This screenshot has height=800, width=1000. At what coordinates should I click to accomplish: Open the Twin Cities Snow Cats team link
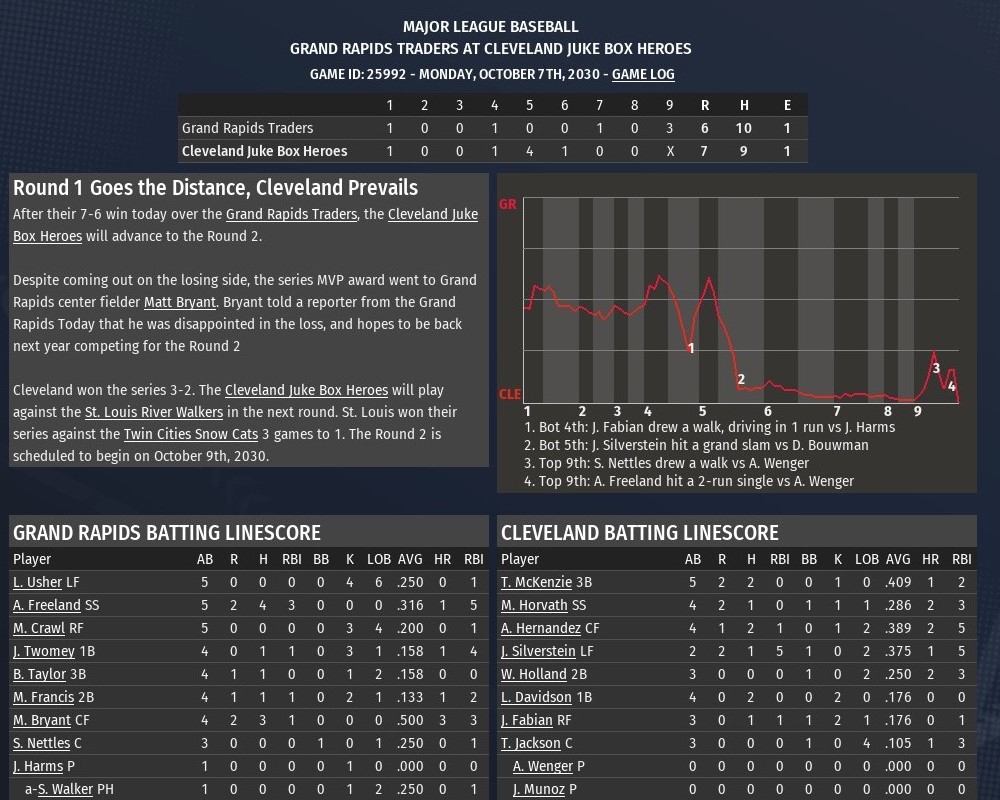tap(186, 434)
